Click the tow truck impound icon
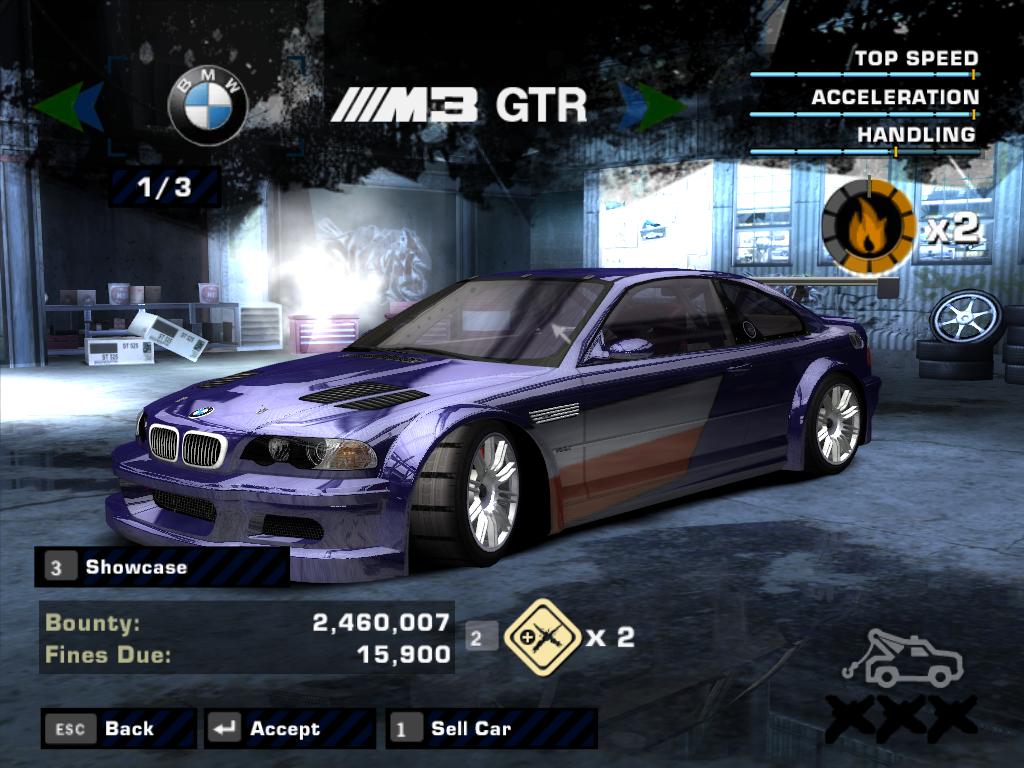 point(902,660)
